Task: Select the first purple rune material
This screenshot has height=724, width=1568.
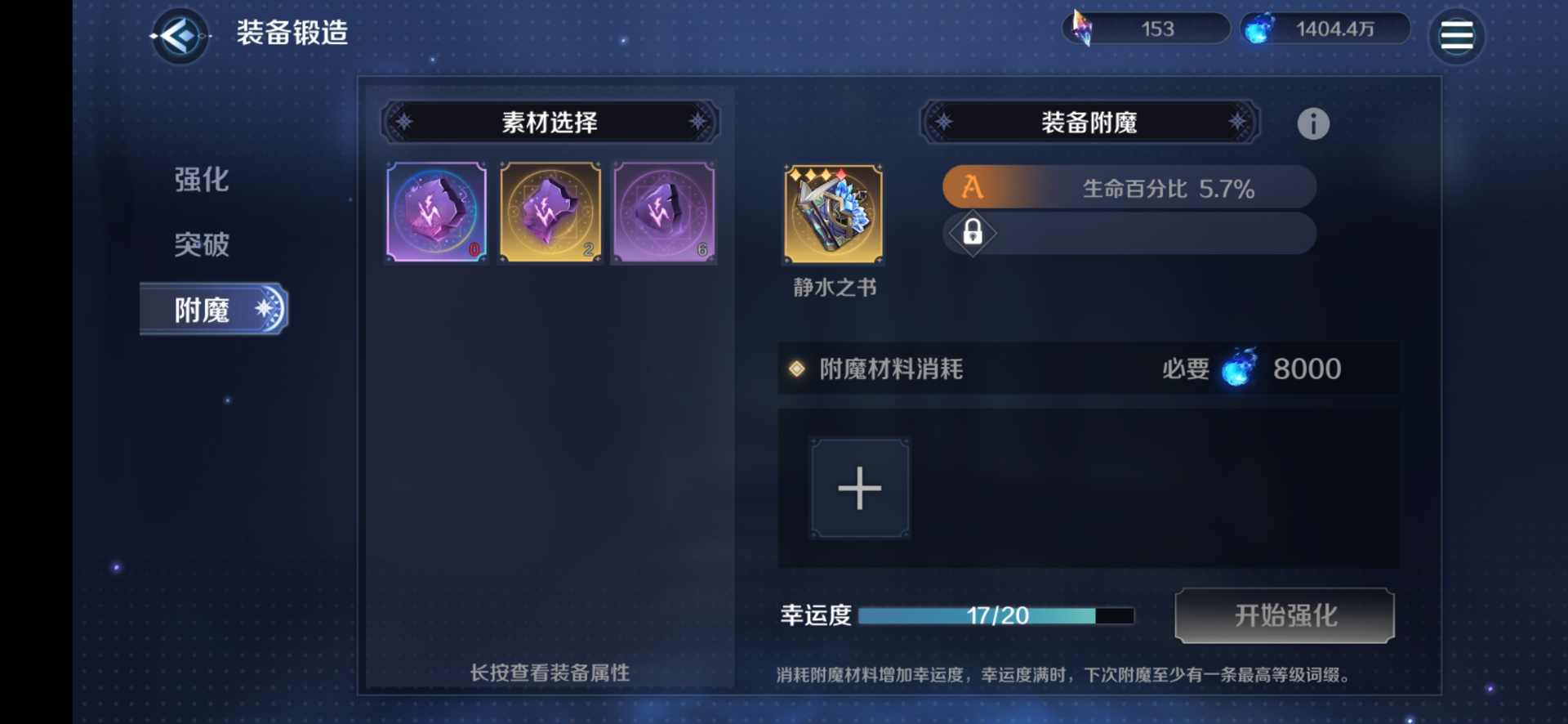Action: coord(435,213)
